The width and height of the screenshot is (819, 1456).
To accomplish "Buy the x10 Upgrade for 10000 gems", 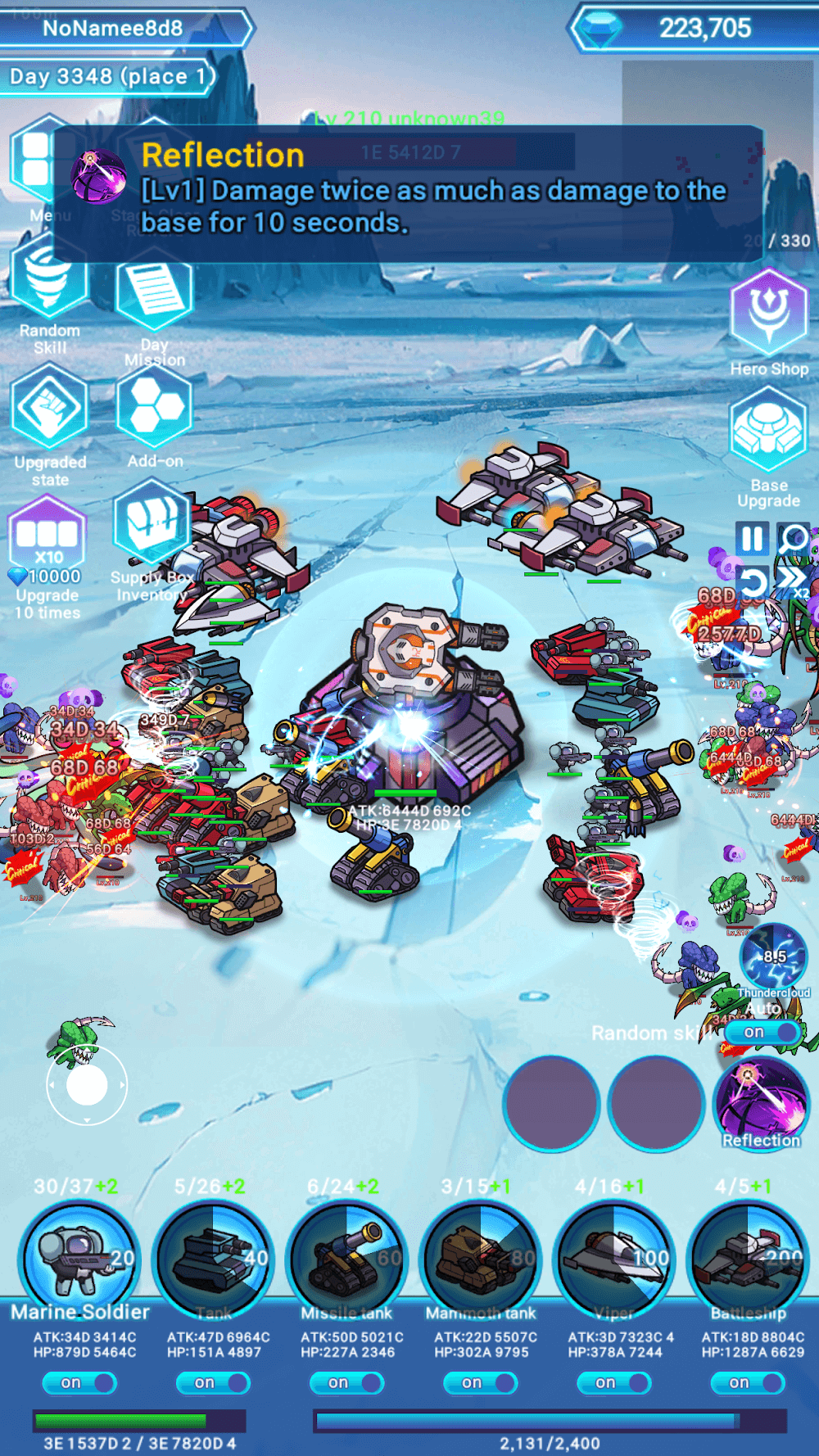I will click(x=48, y=540).
